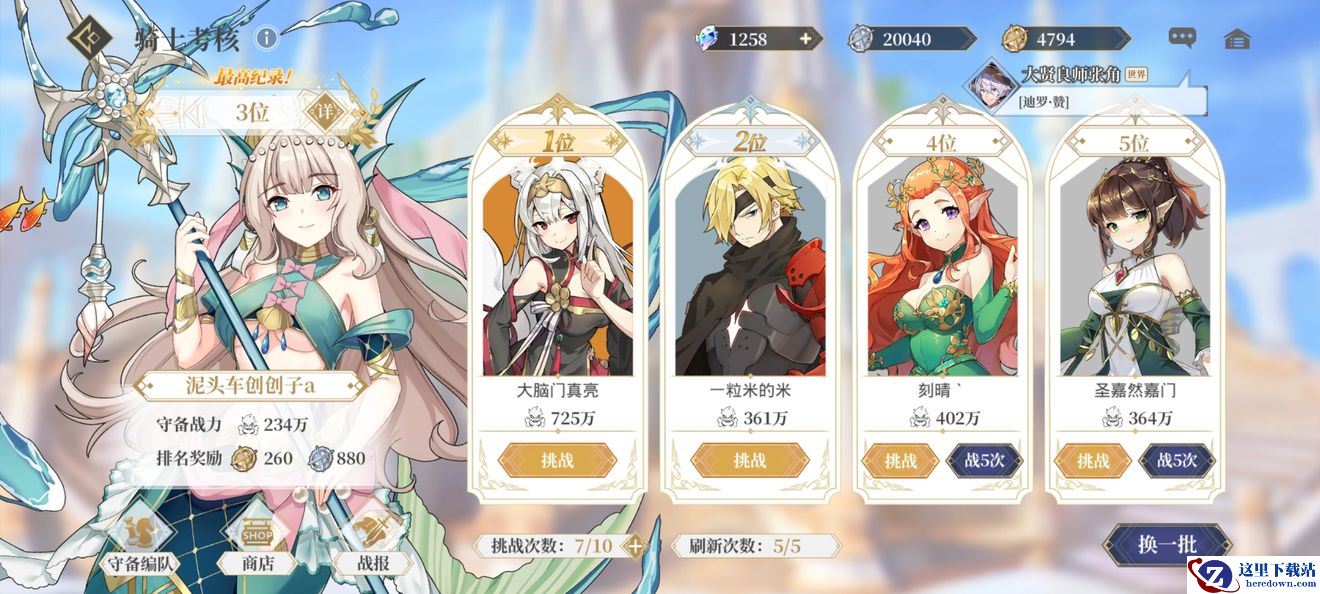Open the 骑士考核 info icon

click(266, 39)
